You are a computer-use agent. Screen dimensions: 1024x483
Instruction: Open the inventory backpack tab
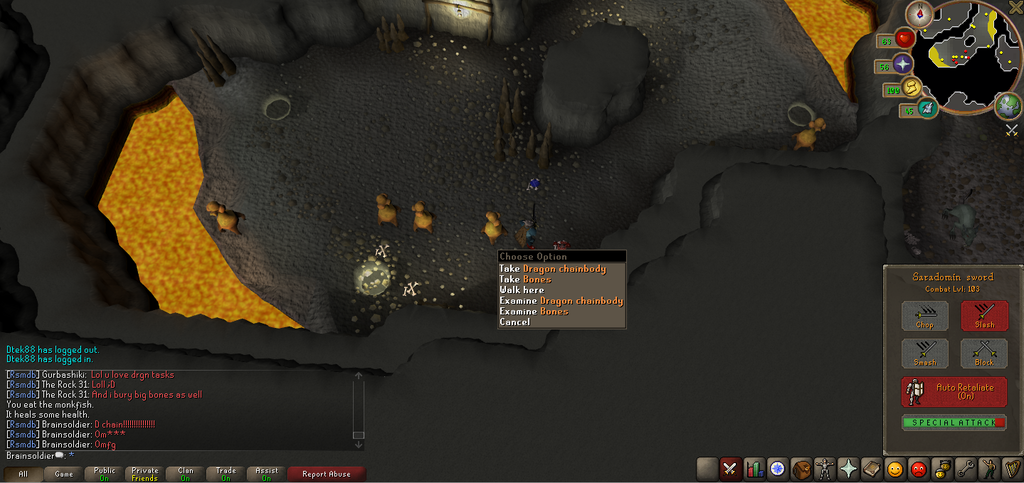(x=801, y=468)
